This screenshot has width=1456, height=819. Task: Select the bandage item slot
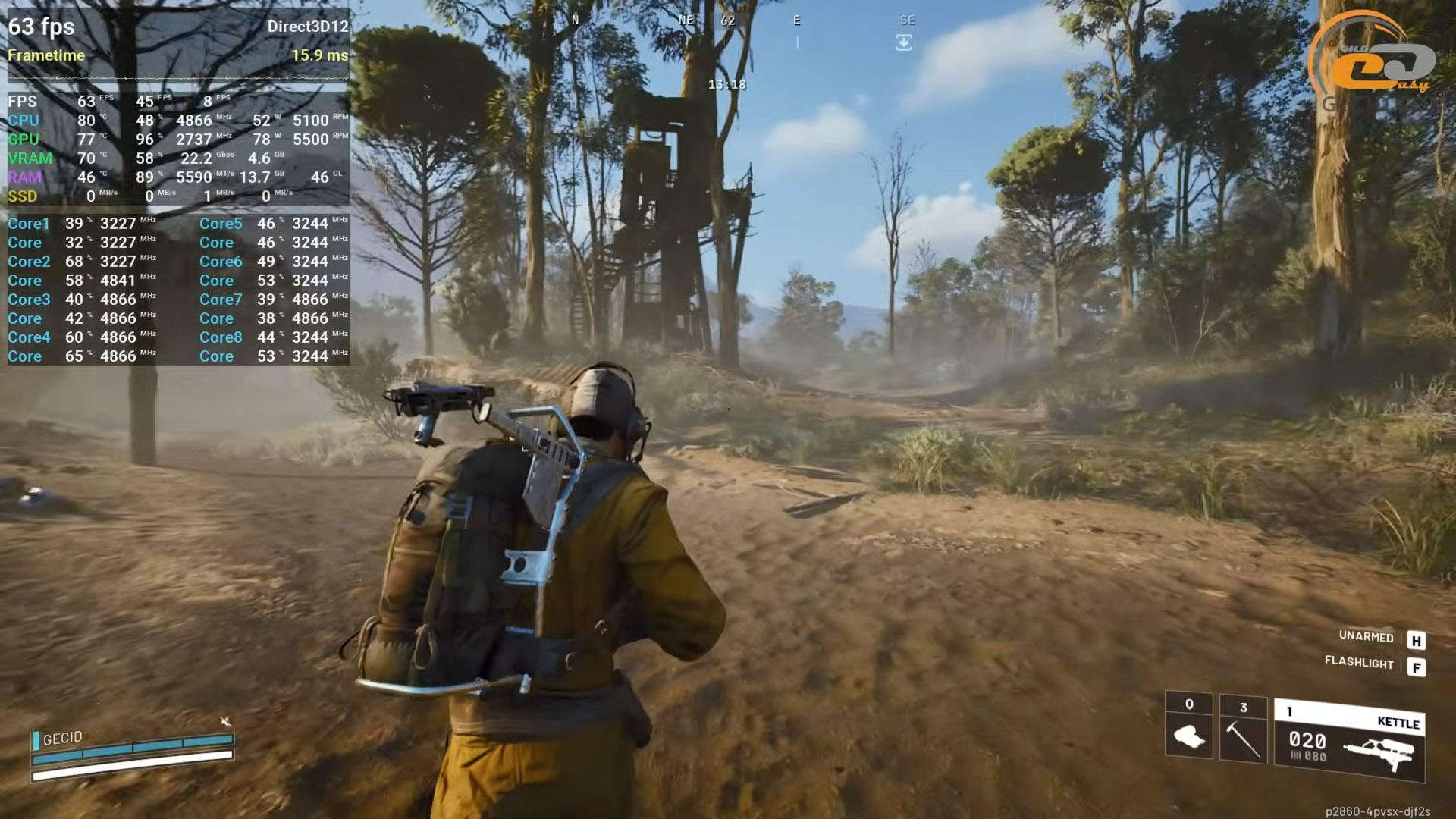point(1188,726)
